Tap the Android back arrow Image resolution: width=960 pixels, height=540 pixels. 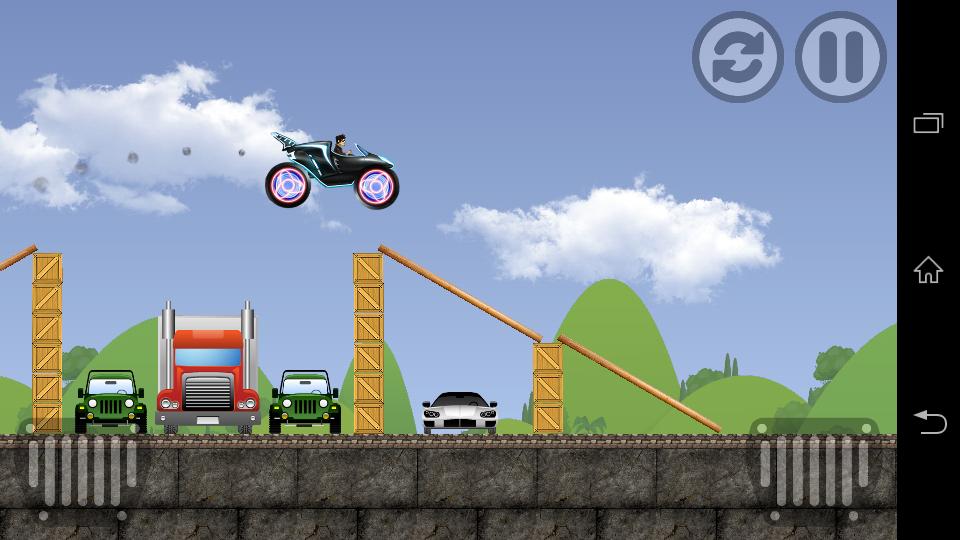(x=928, y=422)
